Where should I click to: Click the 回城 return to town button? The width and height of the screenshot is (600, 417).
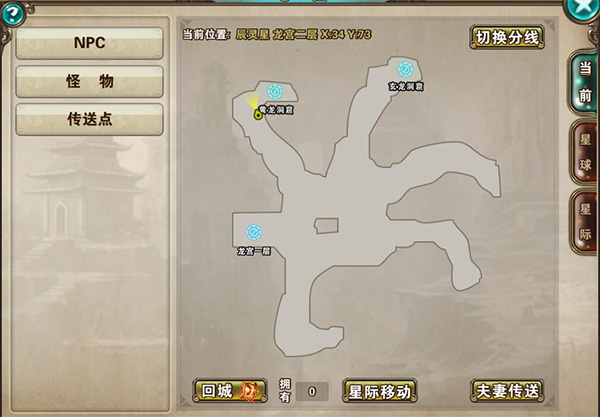tap(230, 390)
